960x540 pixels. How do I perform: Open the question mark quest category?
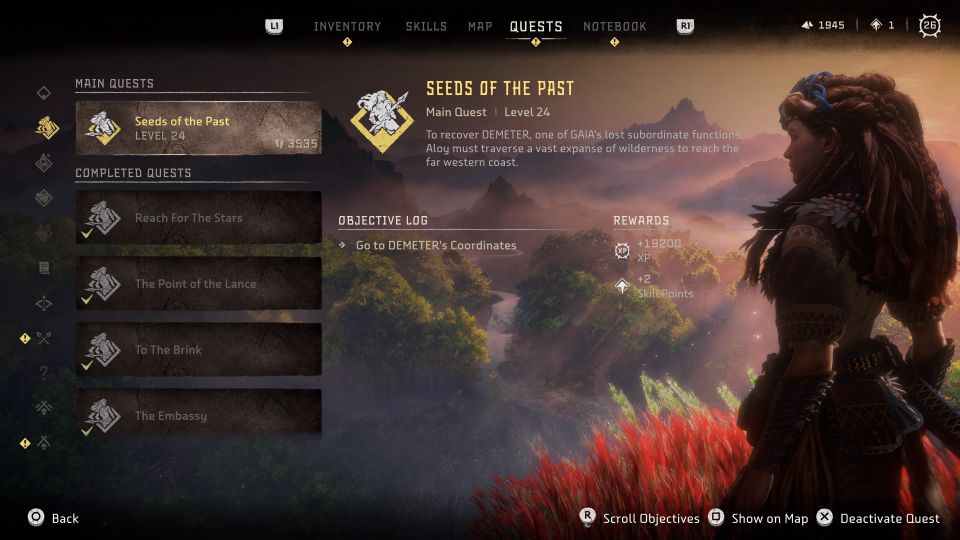[x=44, y=373]
